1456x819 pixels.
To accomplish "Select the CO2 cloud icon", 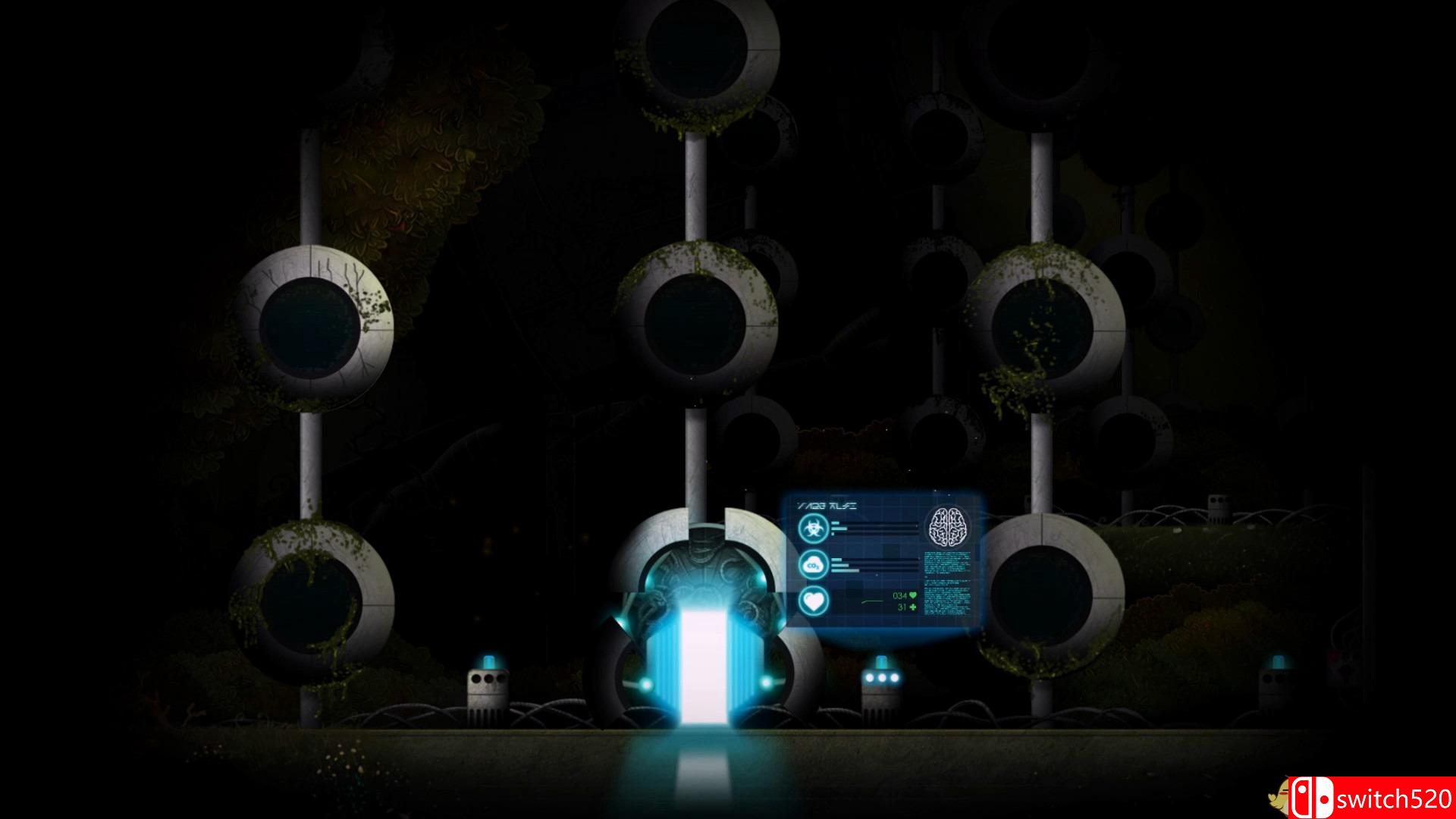I will [x=813, y=565].
